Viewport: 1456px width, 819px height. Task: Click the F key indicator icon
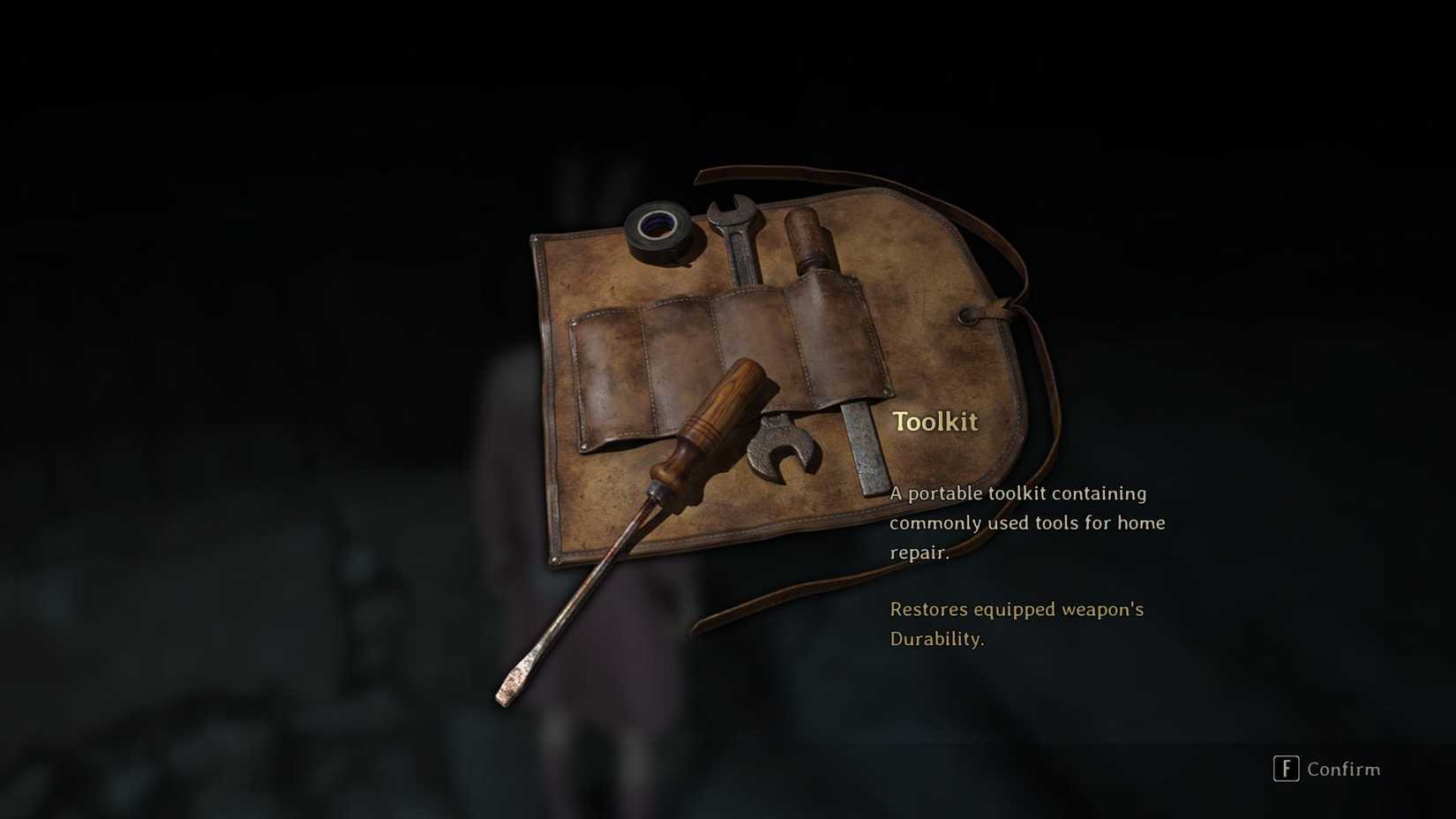1287,770
